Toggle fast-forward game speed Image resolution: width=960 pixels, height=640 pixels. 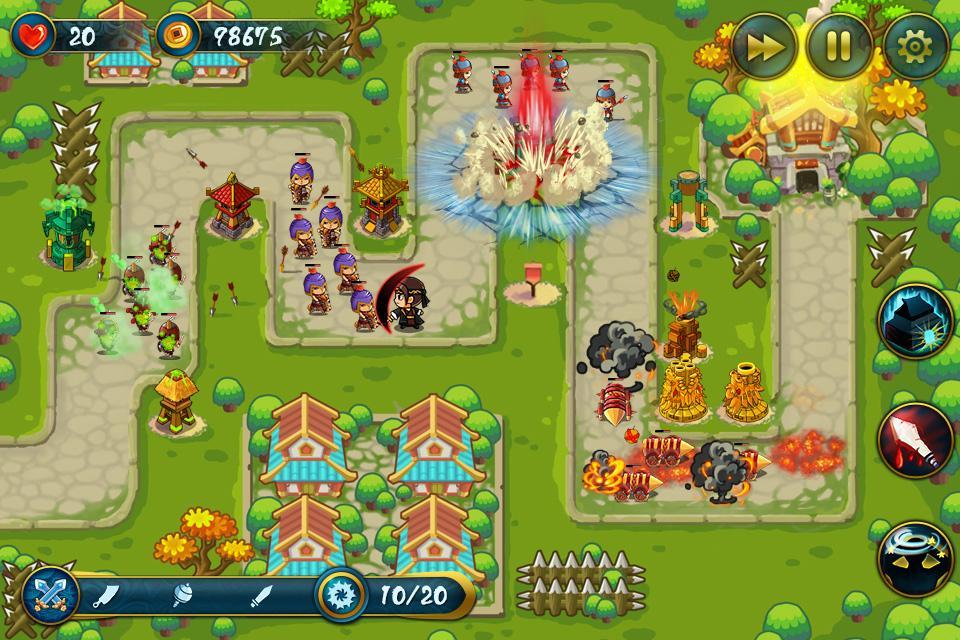pyautogui.click(x=765, y=45)
